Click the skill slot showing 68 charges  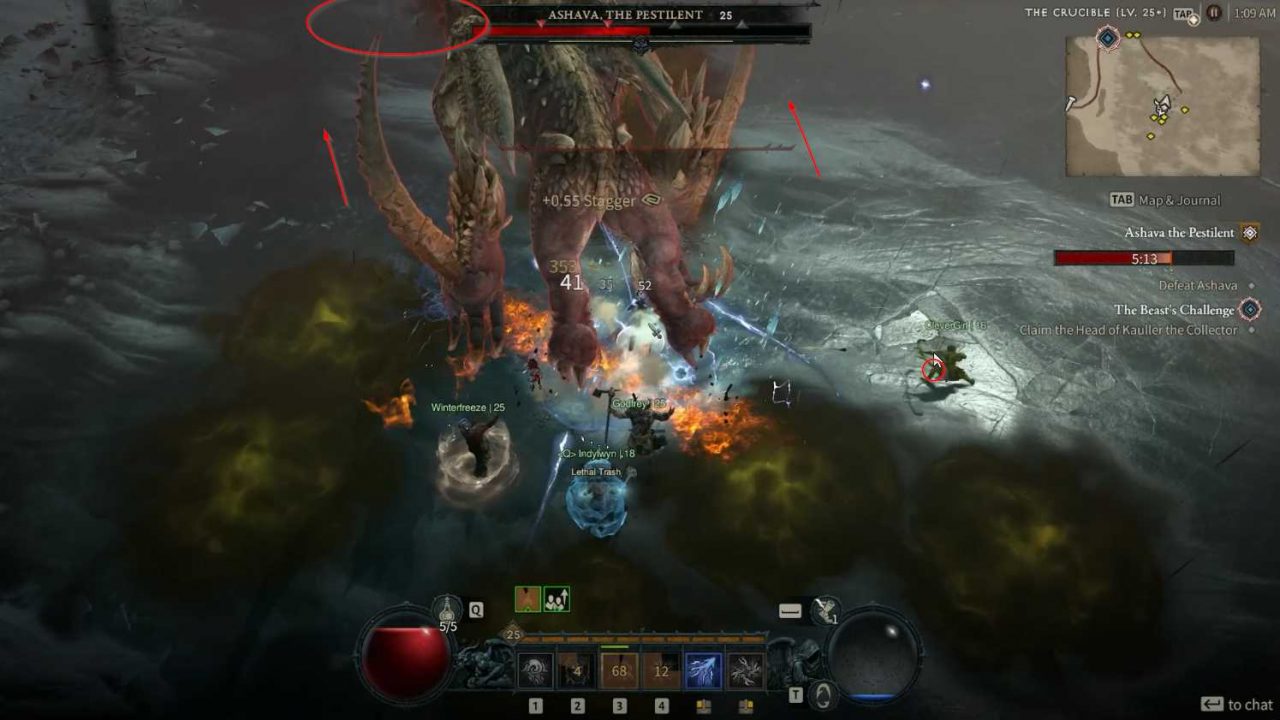click(618, 669)
